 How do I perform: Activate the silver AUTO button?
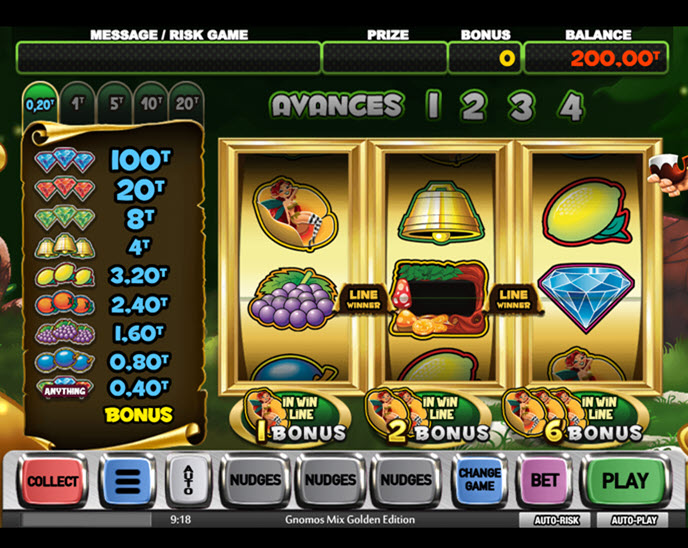pyautogui.click(x=187, y=480)
